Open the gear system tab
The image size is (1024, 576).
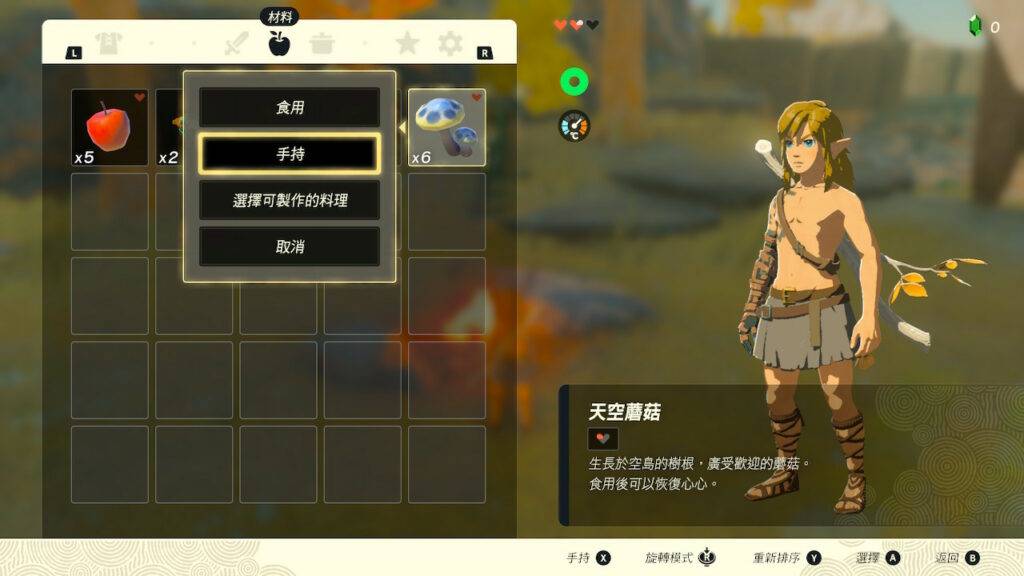click(x=451, y=44)
